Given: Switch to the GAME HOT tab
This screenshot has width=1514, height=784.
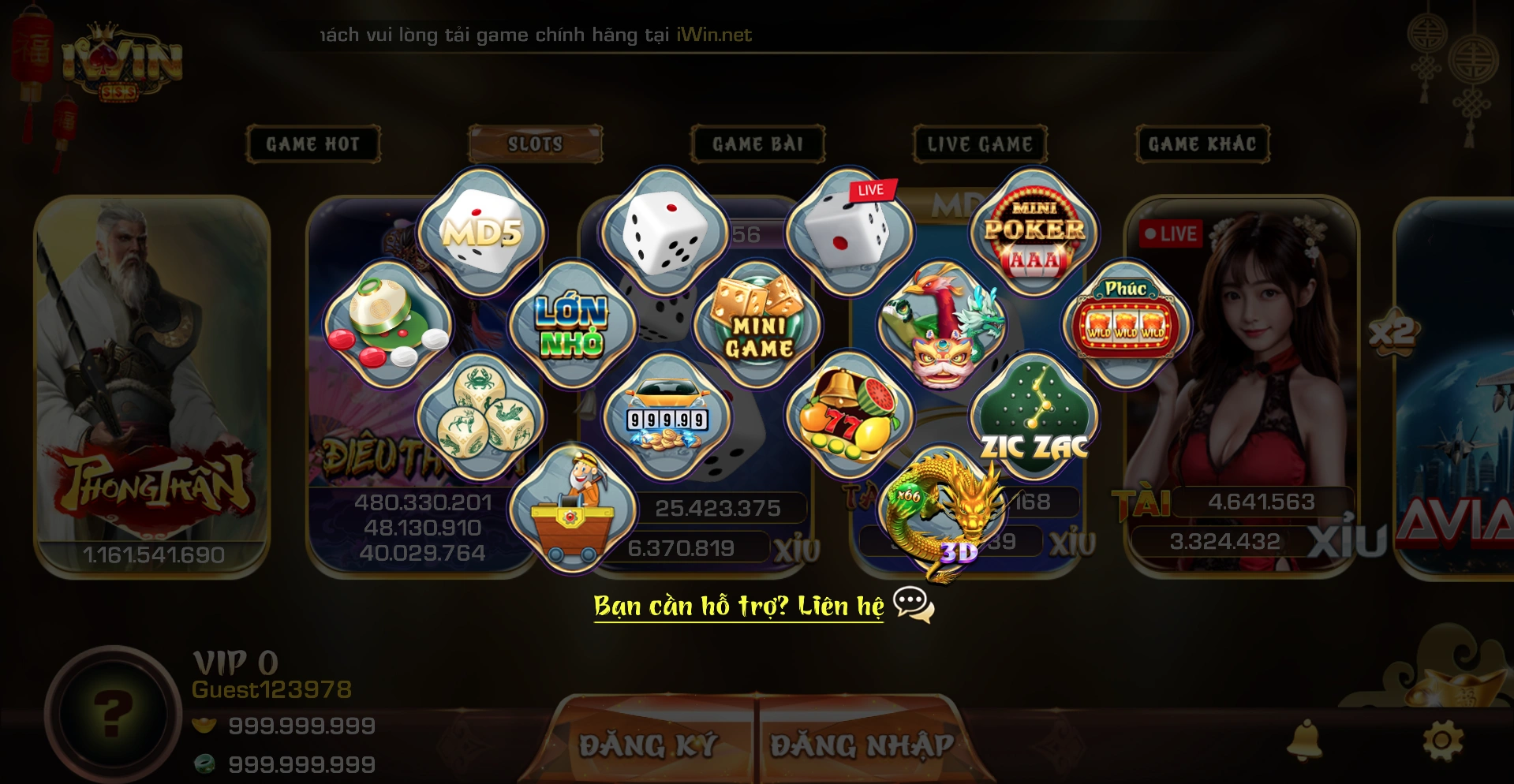Looking at the screenshot, I should click(313, 144).
